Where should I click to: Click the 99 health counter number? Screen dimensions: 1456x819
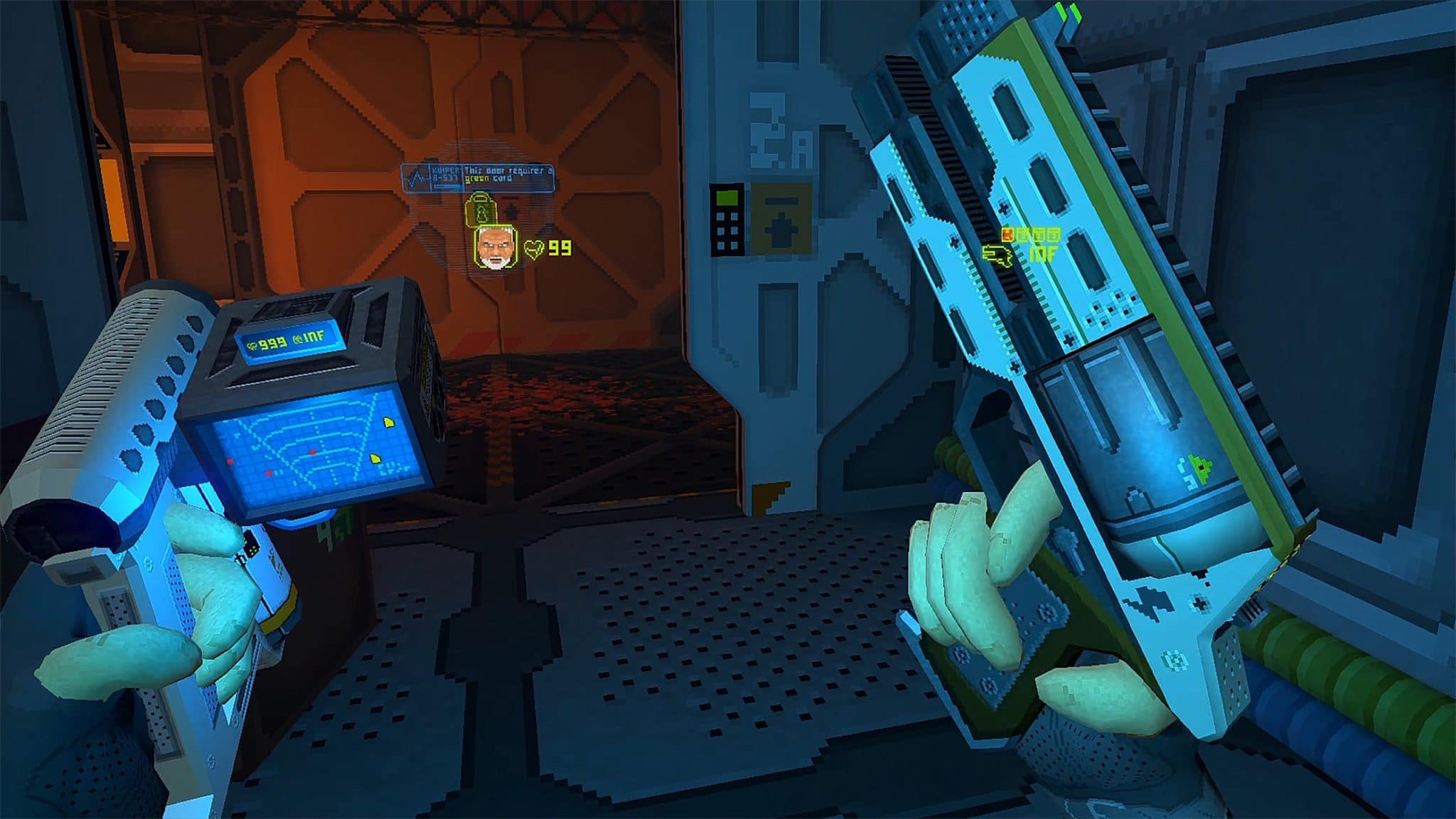click(x=560, y=249)
